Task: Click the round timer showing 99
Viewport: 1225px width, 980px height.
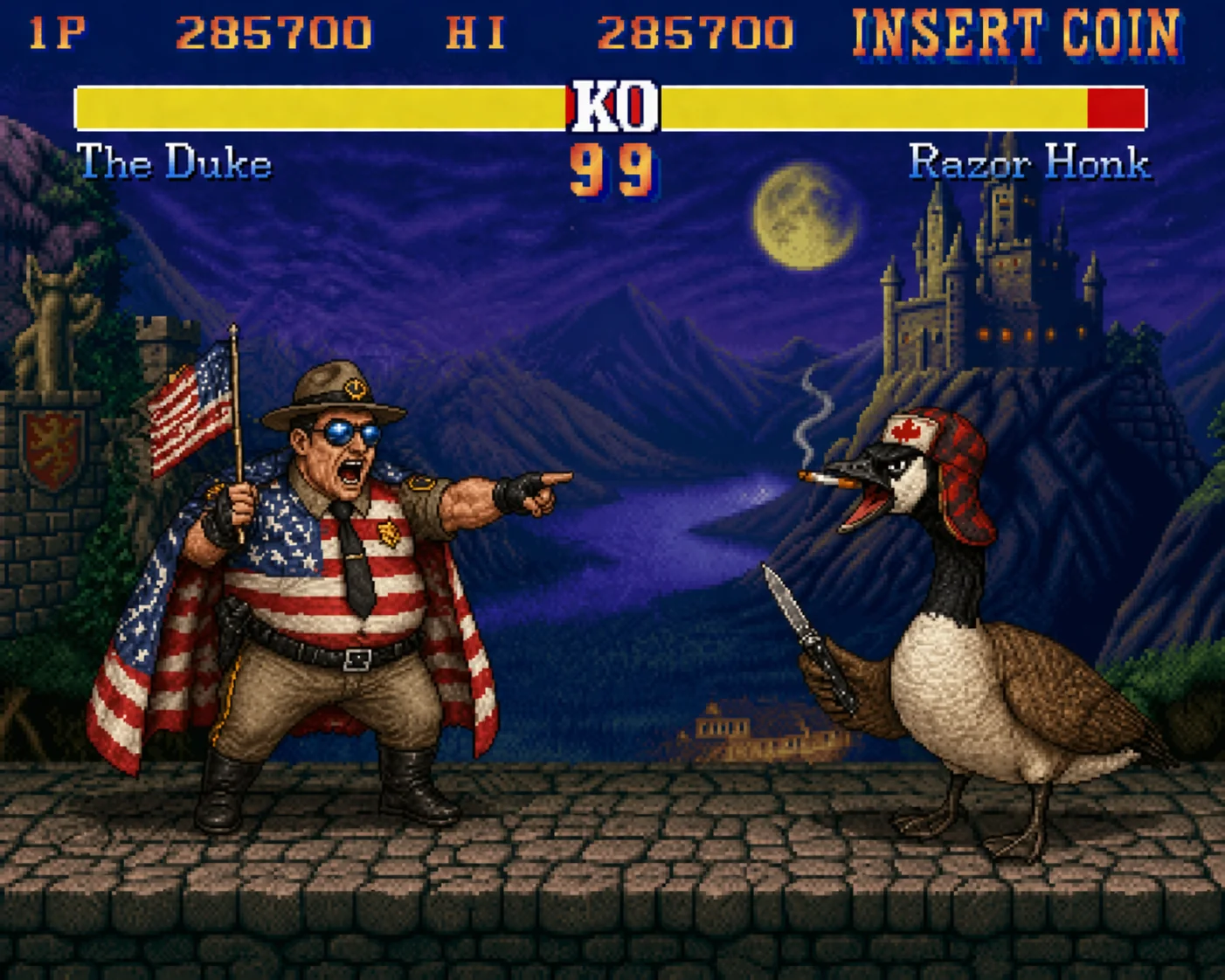Action: click(x=612, y=168)
